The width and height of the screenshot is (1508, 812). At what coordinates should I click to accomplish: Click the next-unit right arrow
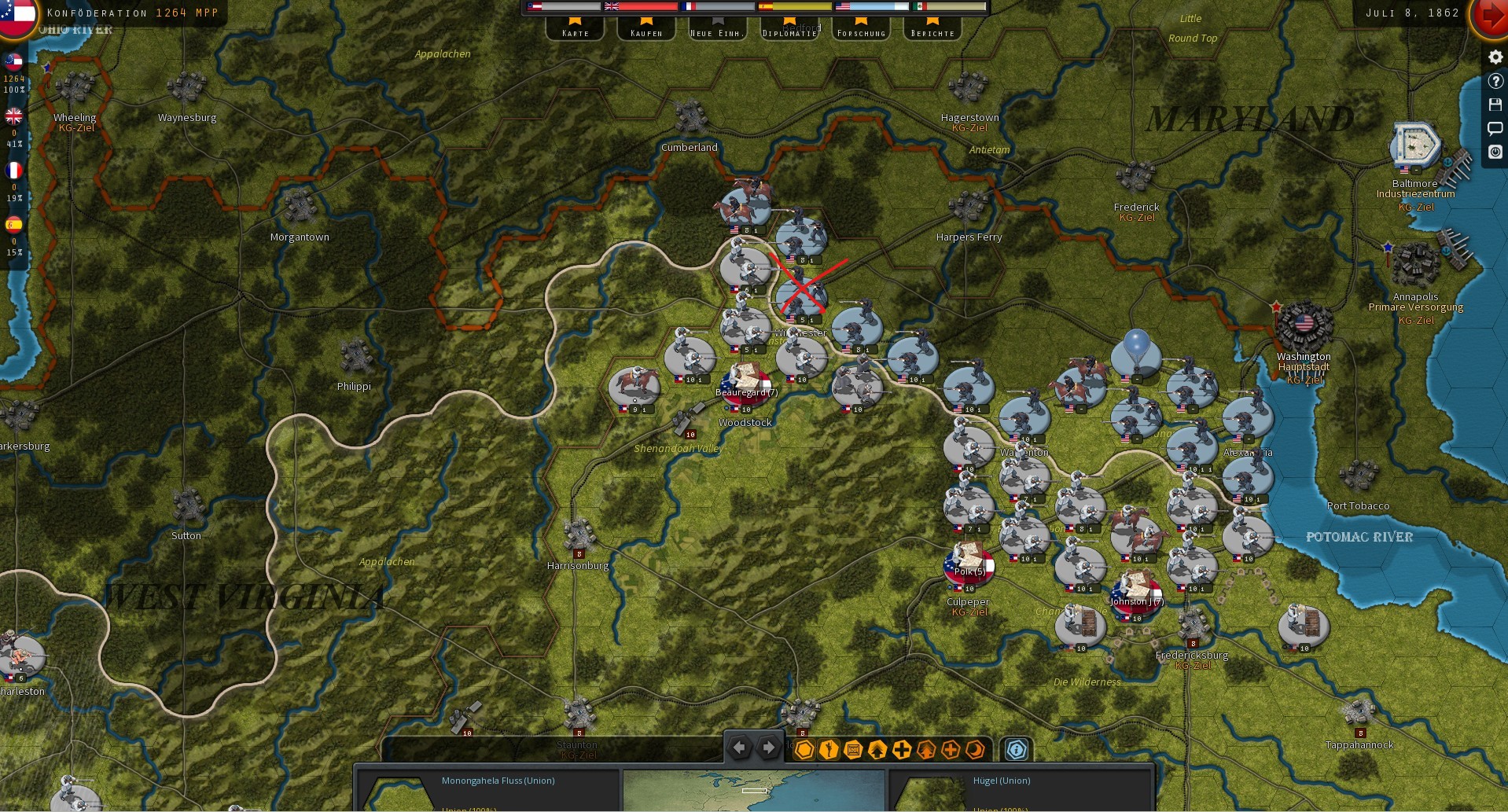click(x=768, y=748)
